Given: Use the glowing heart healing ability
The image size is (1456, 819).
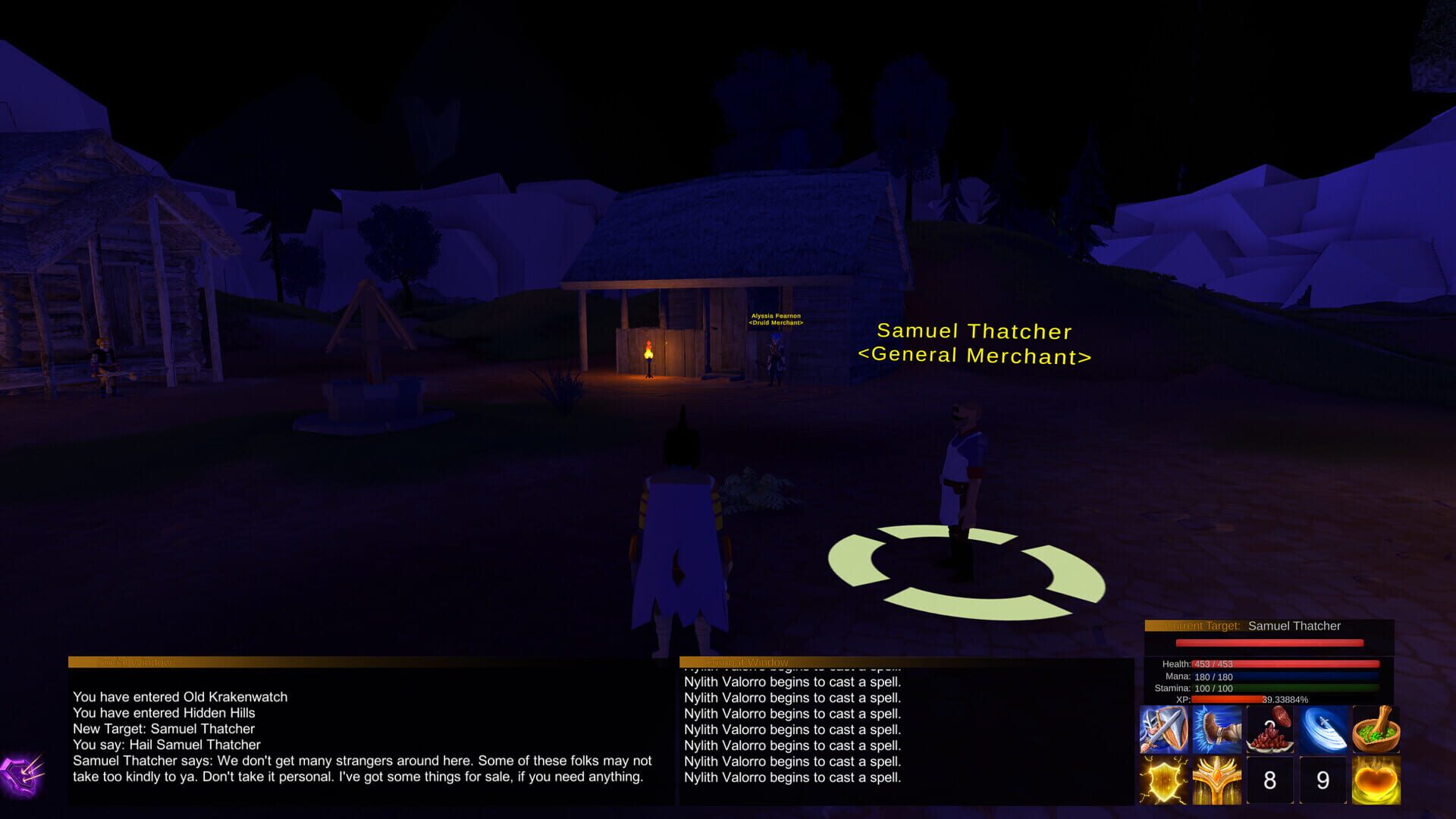Looking at the screenshot, I should tap(1376, 780).
